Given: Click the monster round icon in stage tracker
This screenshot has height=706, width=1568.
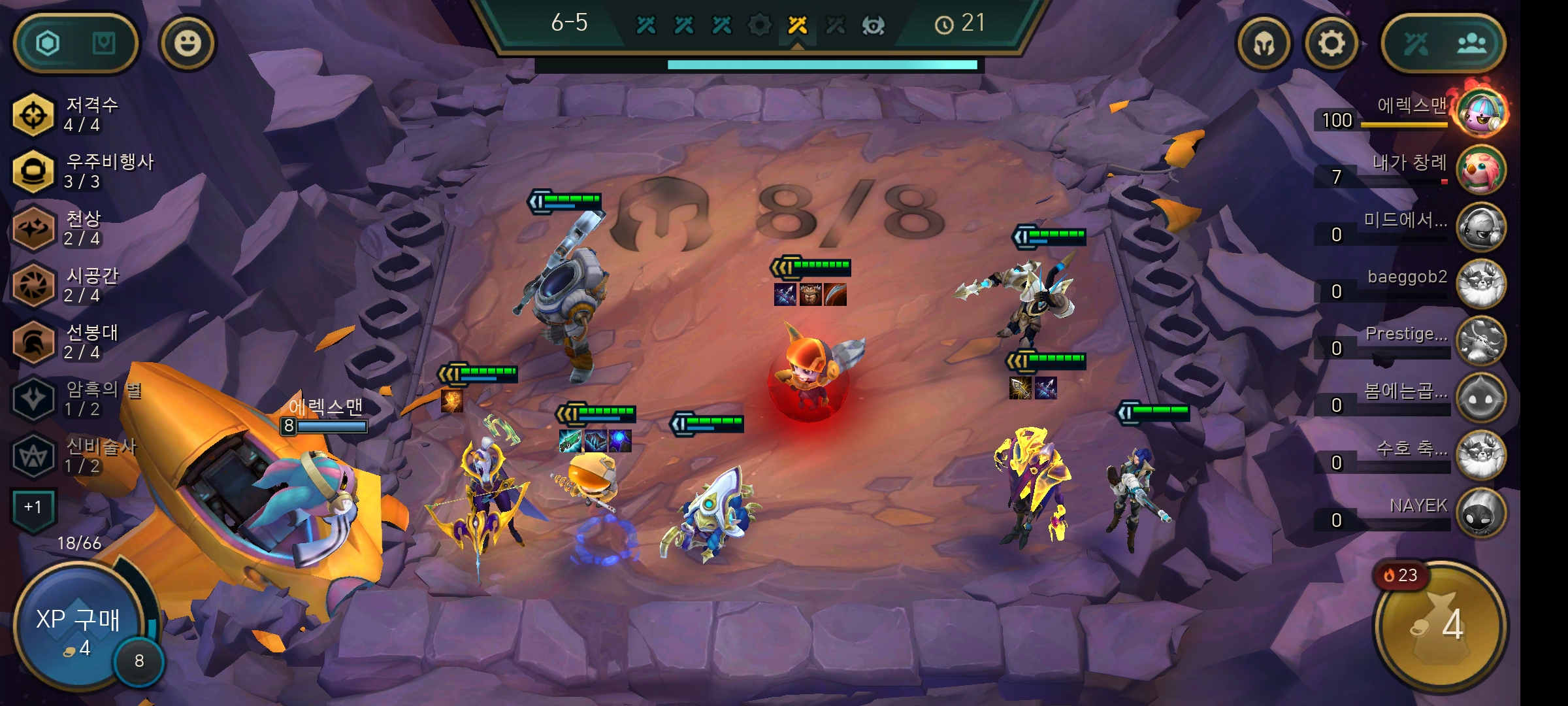Looking at the screenshot, I should pyautogui.click(x=874, y=26).
